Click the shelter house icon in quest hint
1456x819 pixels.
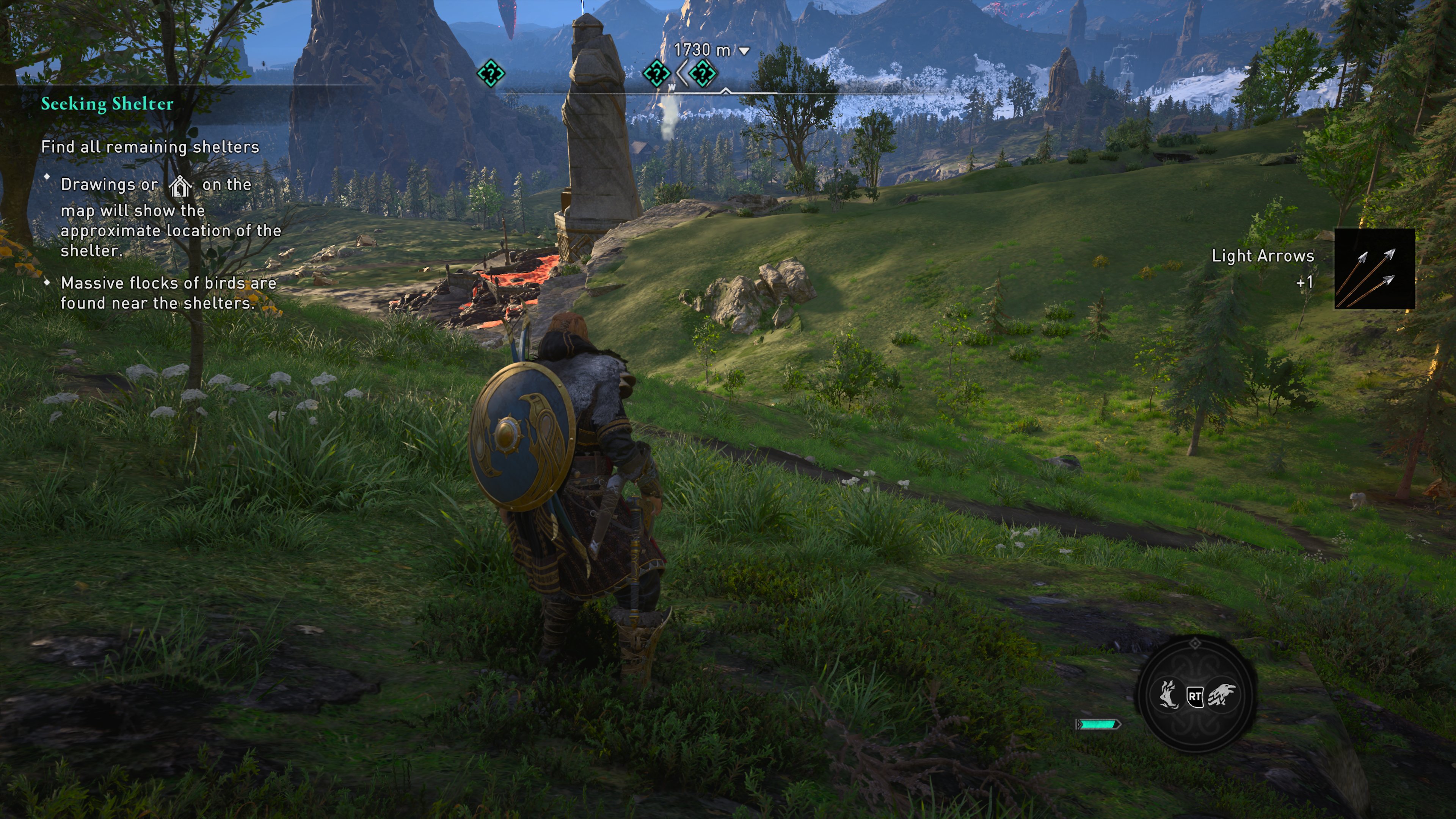coord(180,185)
